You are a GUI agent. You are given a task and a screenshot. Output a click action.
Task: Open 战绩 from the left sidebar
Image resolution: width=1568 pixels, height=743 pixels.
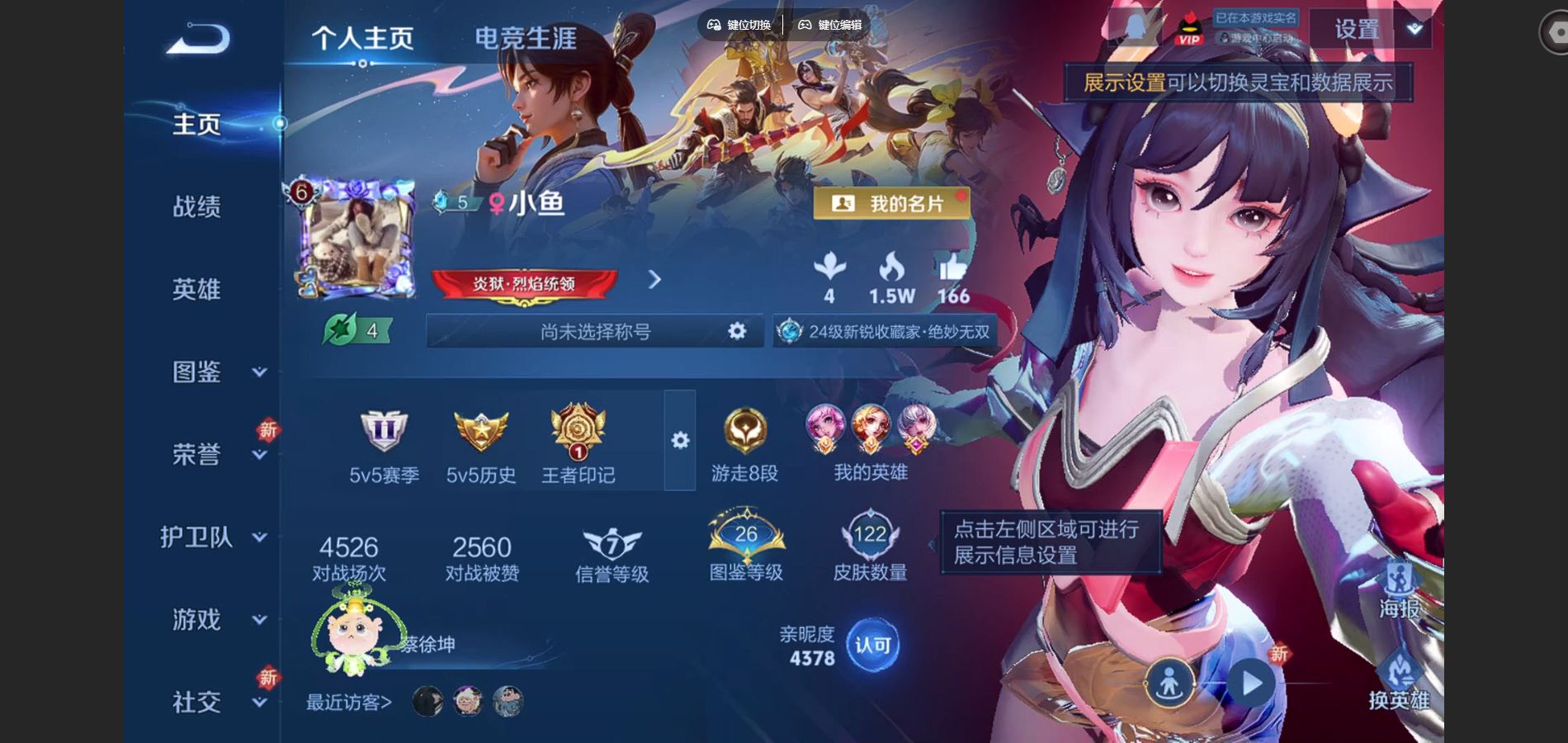pos(198,208)
